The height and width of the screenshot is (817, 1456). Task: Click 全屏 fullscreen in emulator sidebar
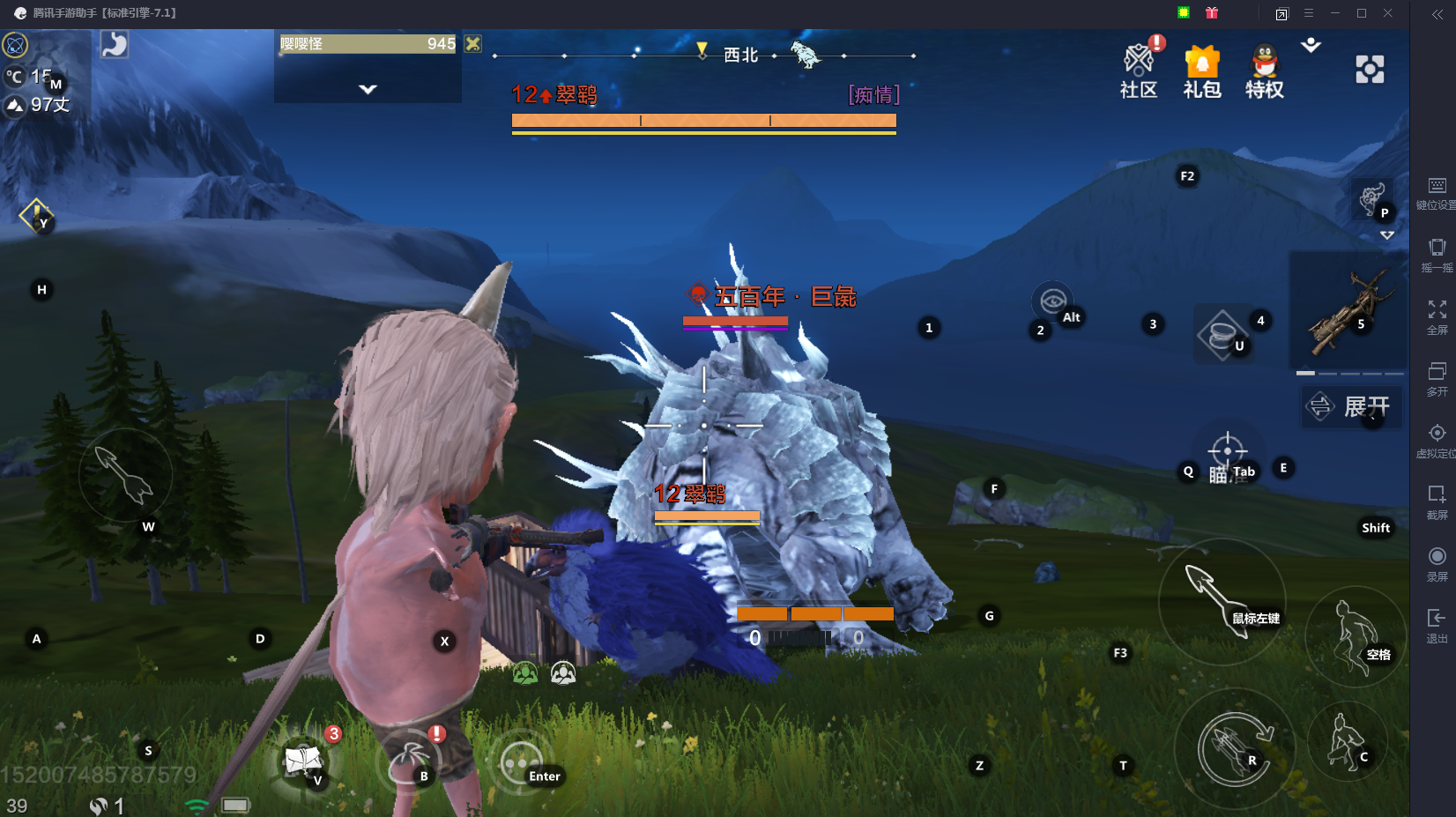point(1437,317)
